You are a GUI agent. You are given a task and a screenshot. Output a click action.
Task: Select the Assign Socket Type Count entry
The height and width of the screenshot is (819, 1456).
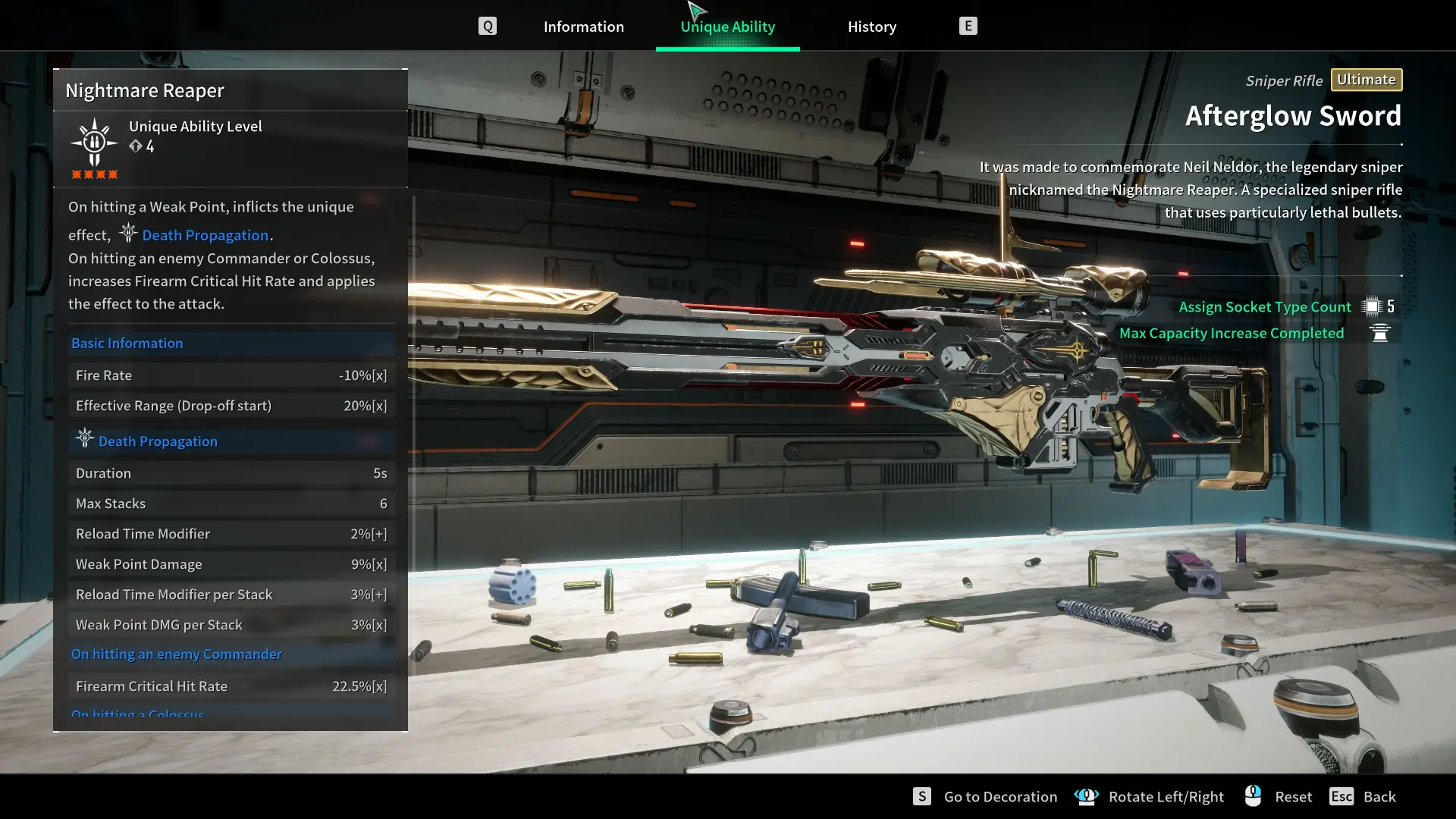pos(1264,306)
